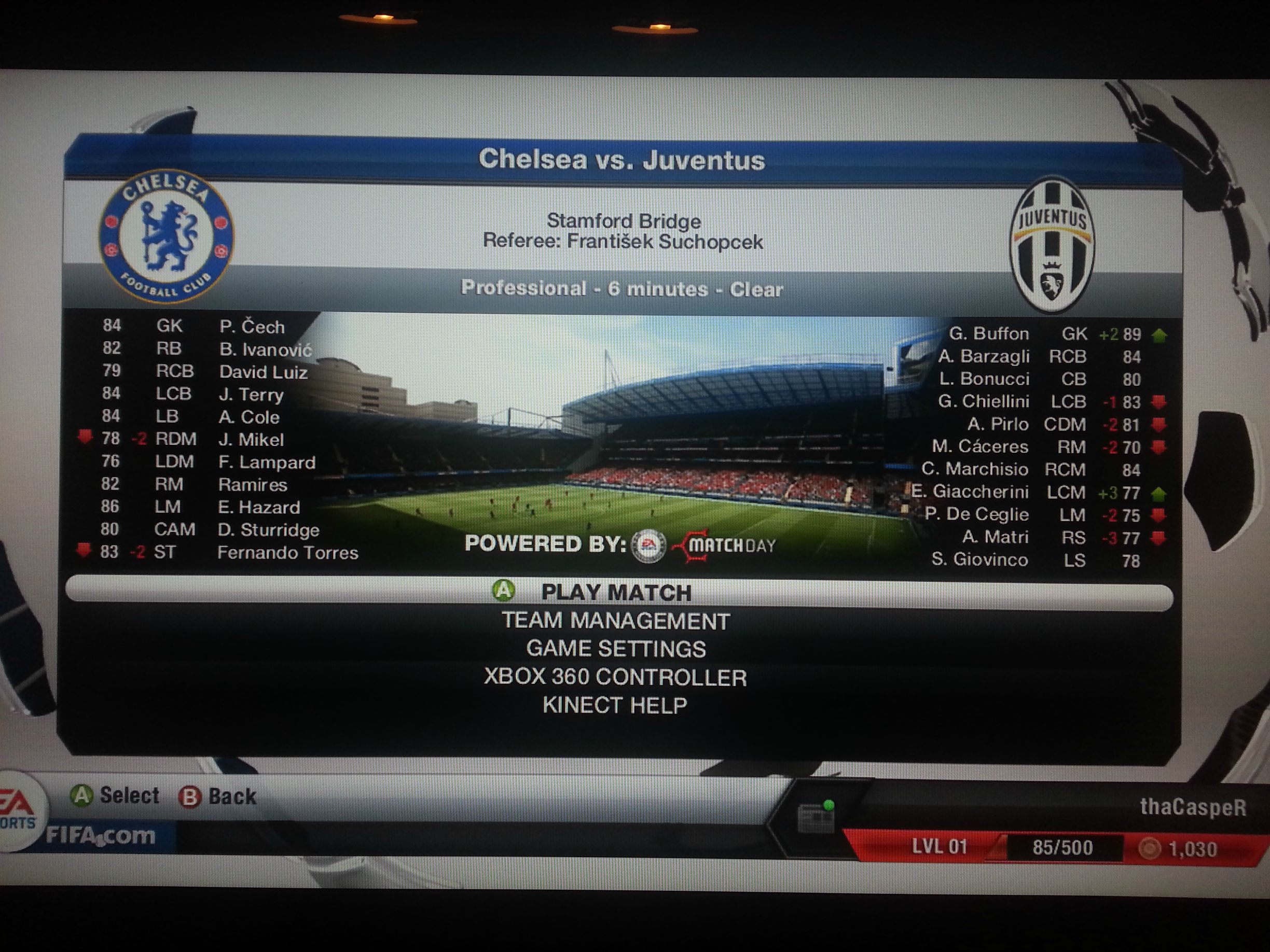The width and height of the screenshot is (1270, 952).
Task: Open Team Management
Action: (x=615, y=621)
